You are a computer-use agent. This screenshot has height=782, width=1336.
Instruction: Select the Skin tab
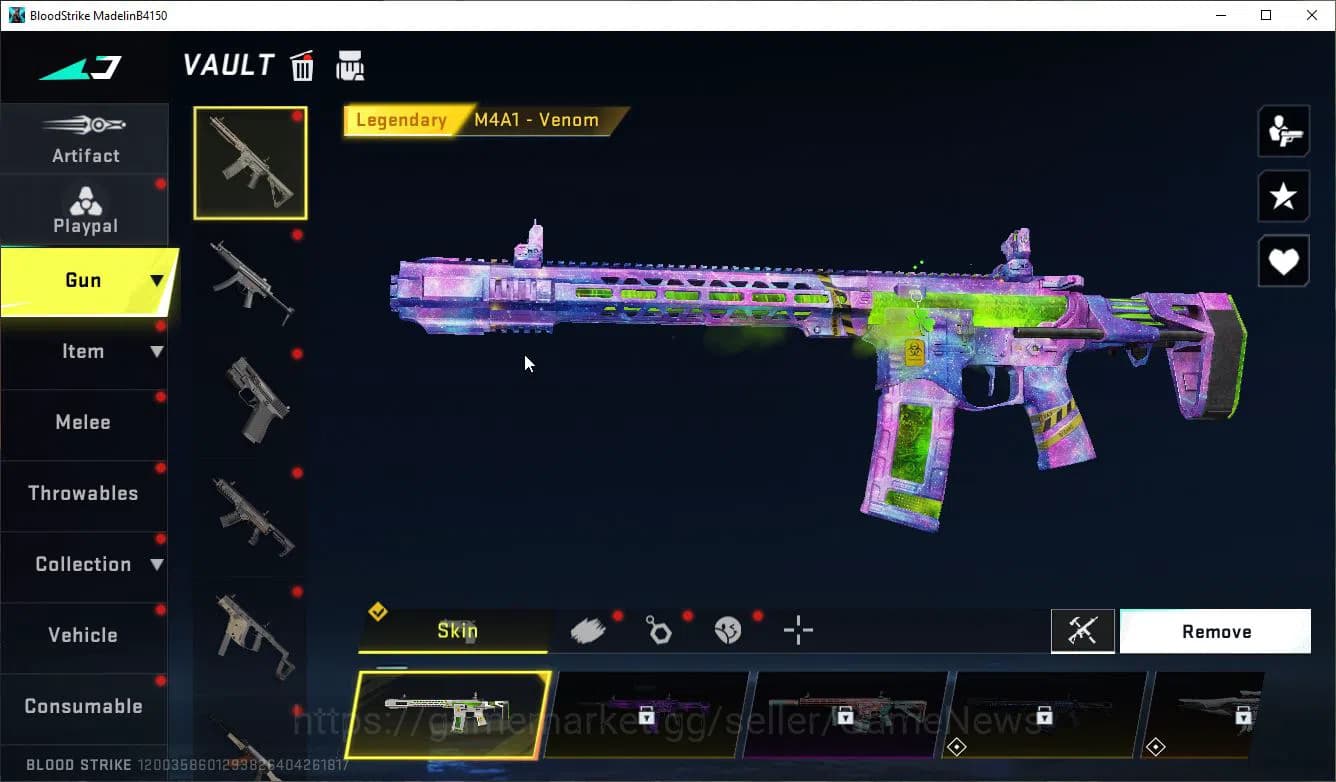456,631
